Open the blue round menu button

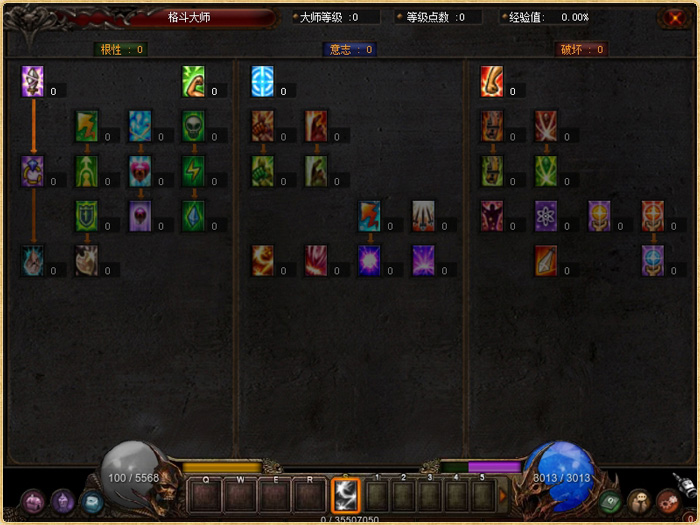pos(92,502)
